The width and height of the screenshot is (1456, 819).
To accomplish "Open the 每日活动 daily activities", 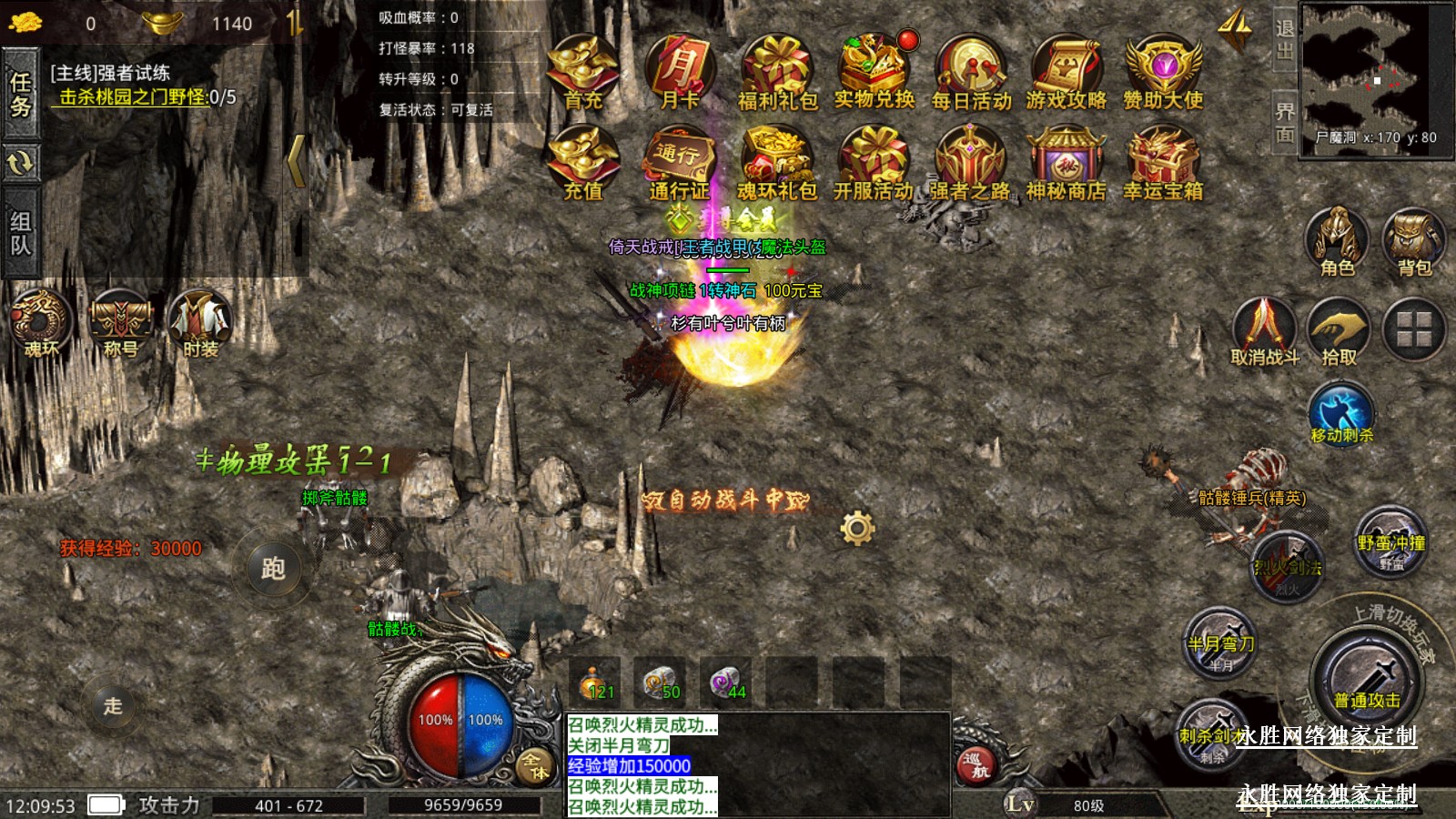I will [971, 69].
